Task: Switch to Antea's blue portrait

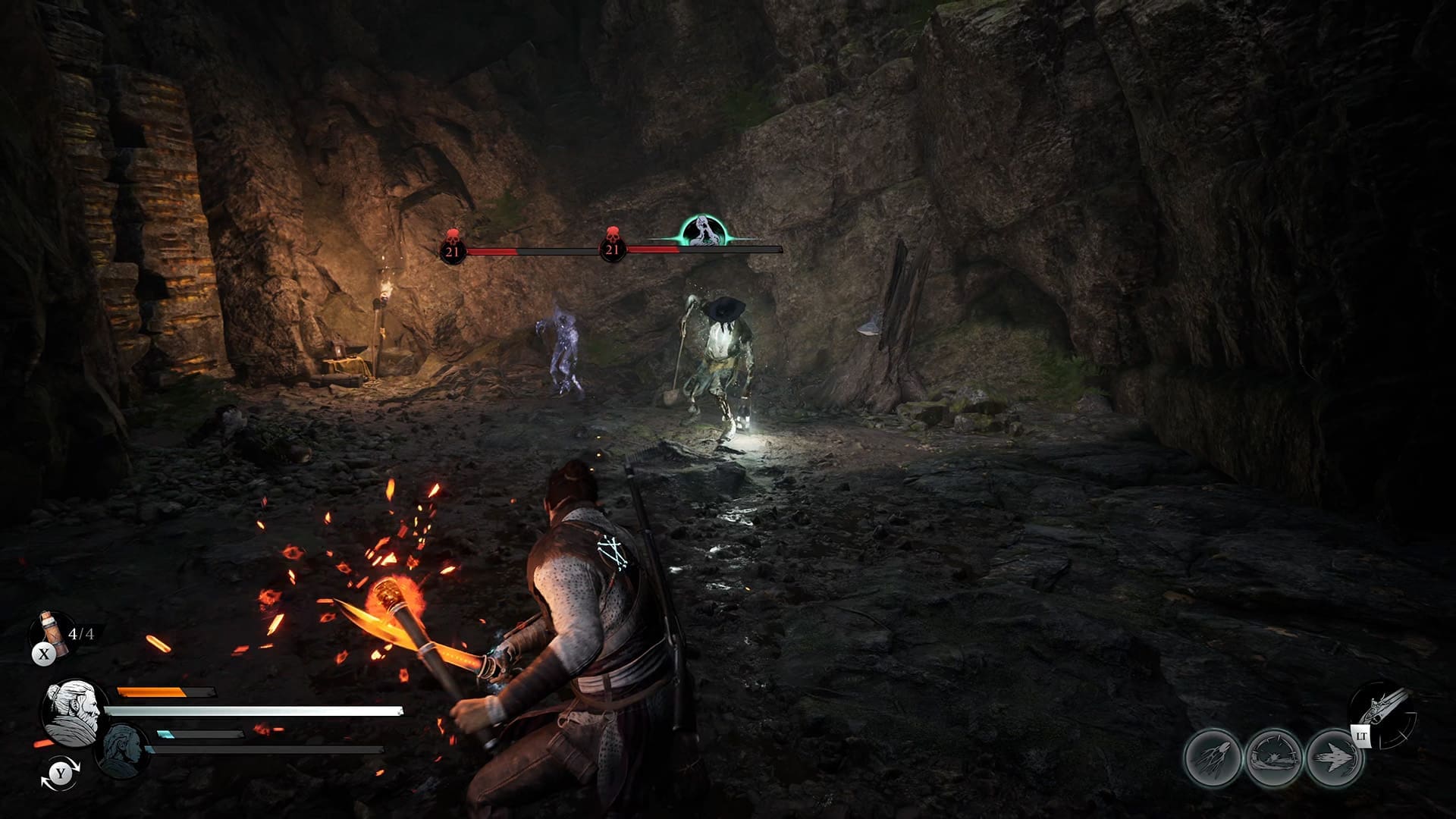Action: point(122,751)
